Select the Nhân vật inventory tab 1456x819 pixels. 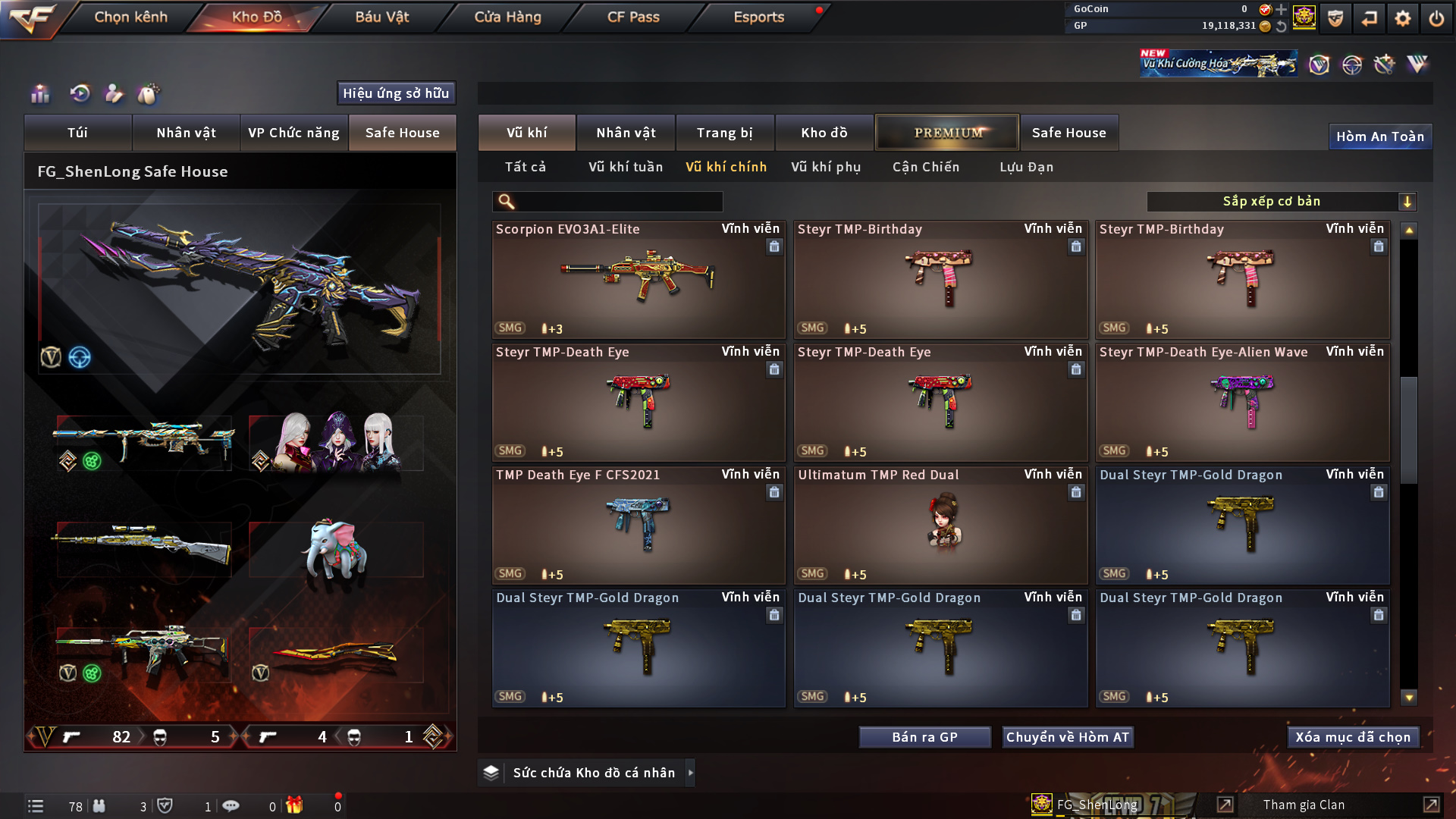point(626,133)
